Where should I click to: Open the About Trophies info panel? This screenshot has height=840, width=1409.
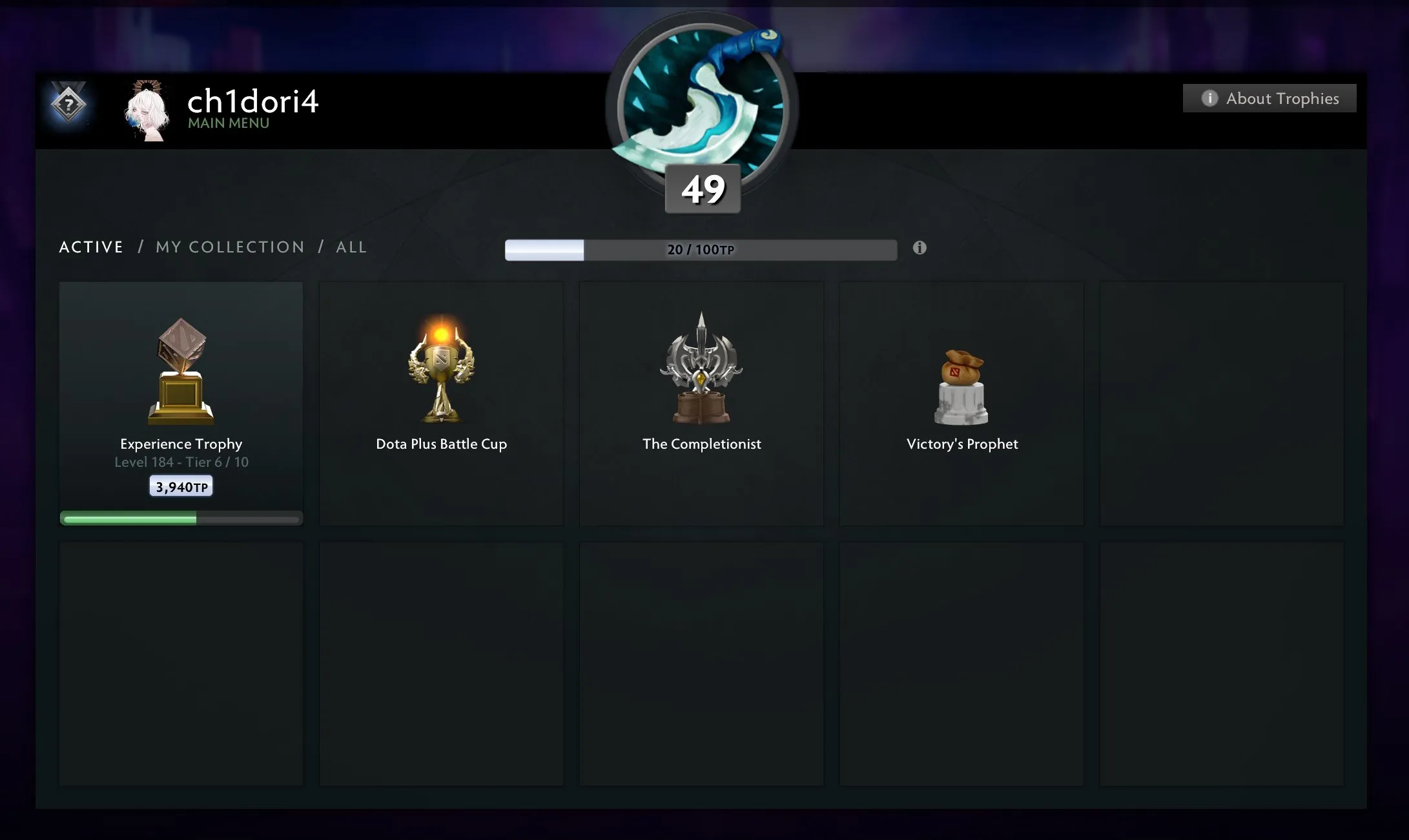tap(1269, 98)
